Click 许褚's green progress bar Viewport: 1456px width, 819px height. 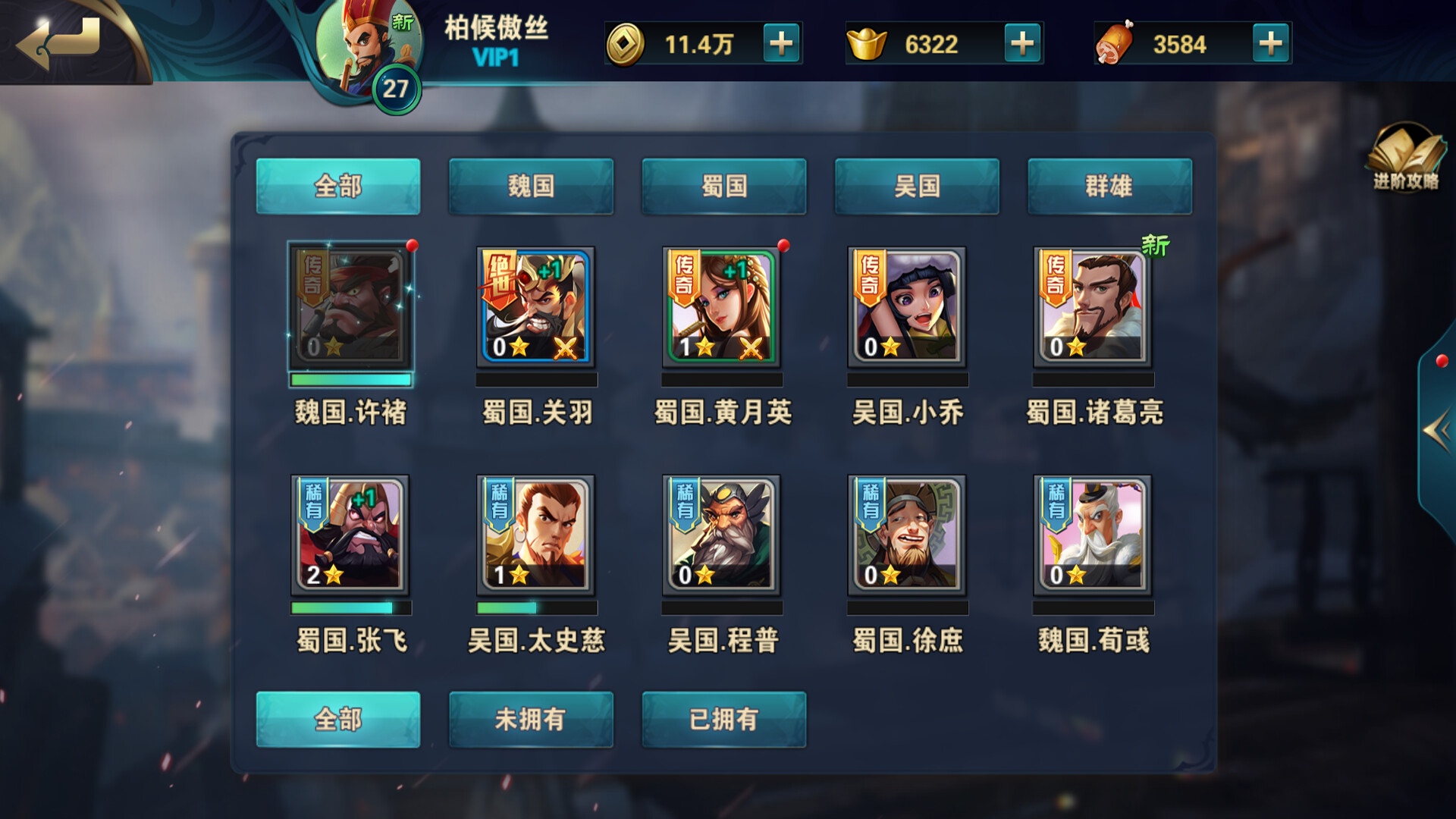point(350,379)
